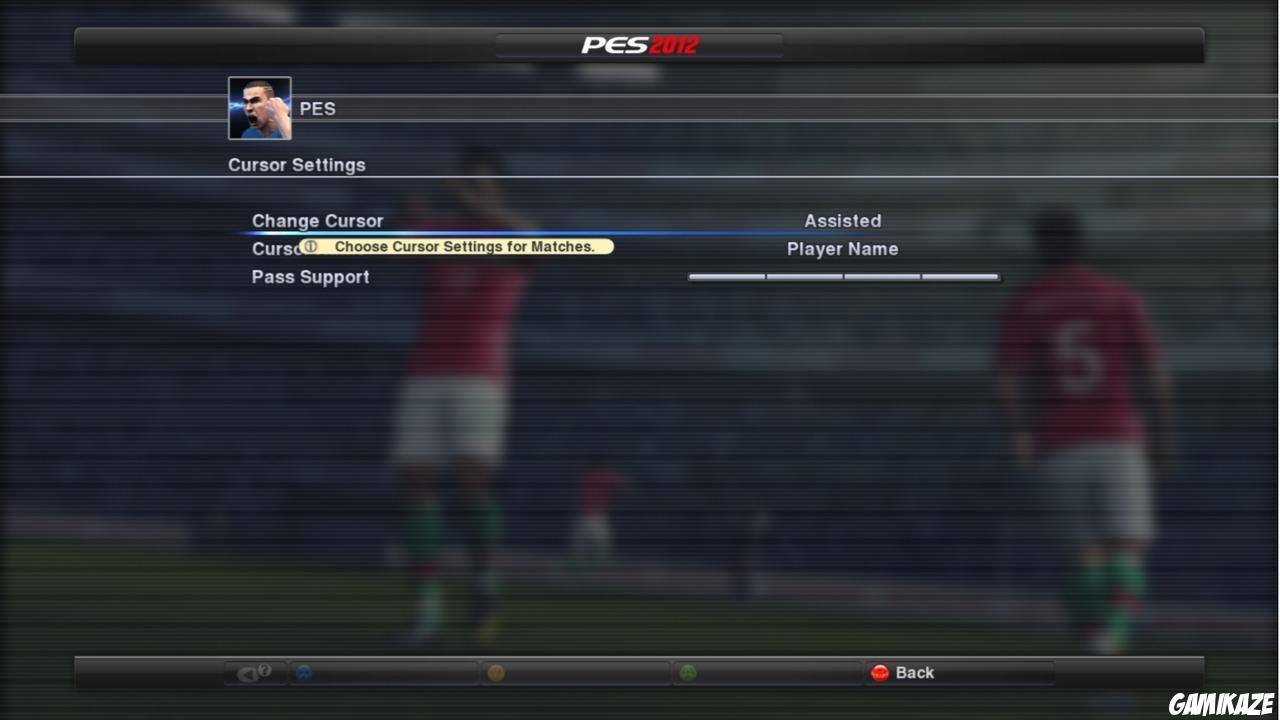Image resolution: width=1280 pixels, height=720 pixels.
Task: Click the info circle icon on the tooltip
Action: coord(311,246)
